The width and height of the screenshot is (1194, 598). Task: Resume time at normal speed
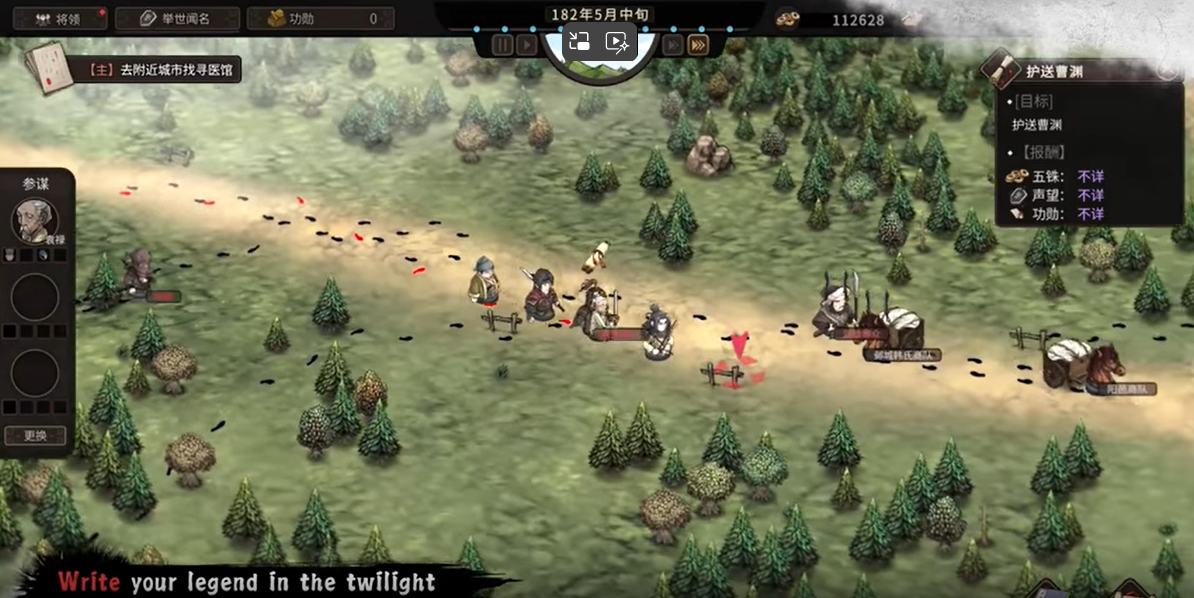[527, 44]
